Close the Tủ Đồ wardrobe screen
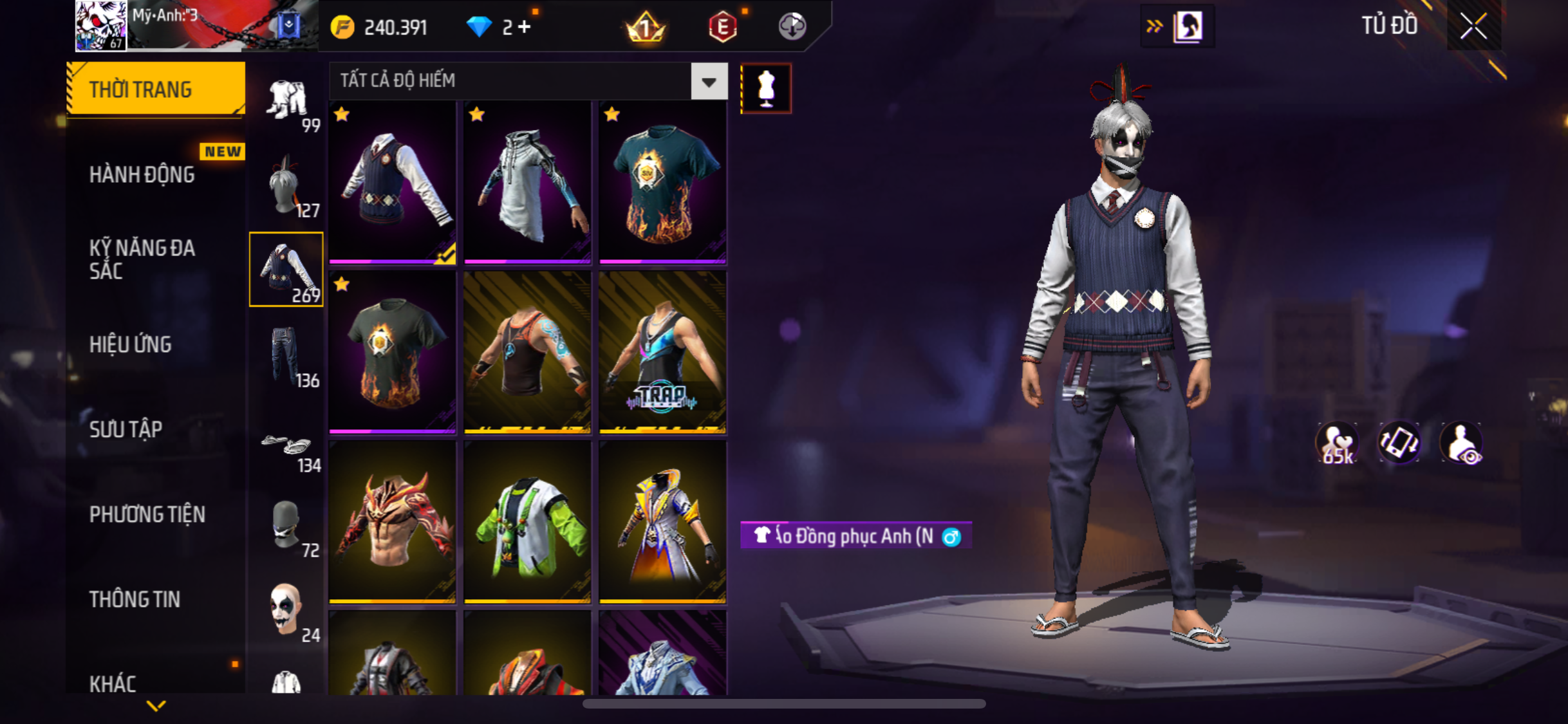 1473,26
